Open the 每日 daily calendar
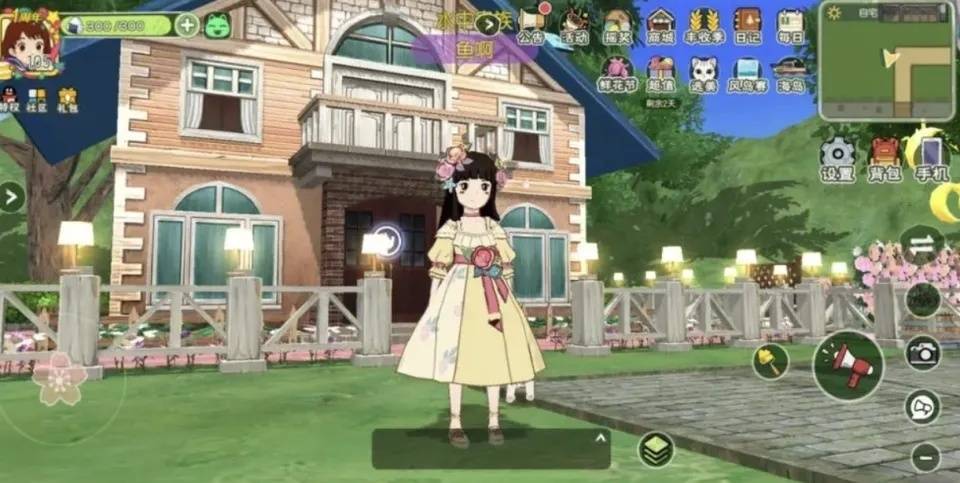 [x=790, y=23]
